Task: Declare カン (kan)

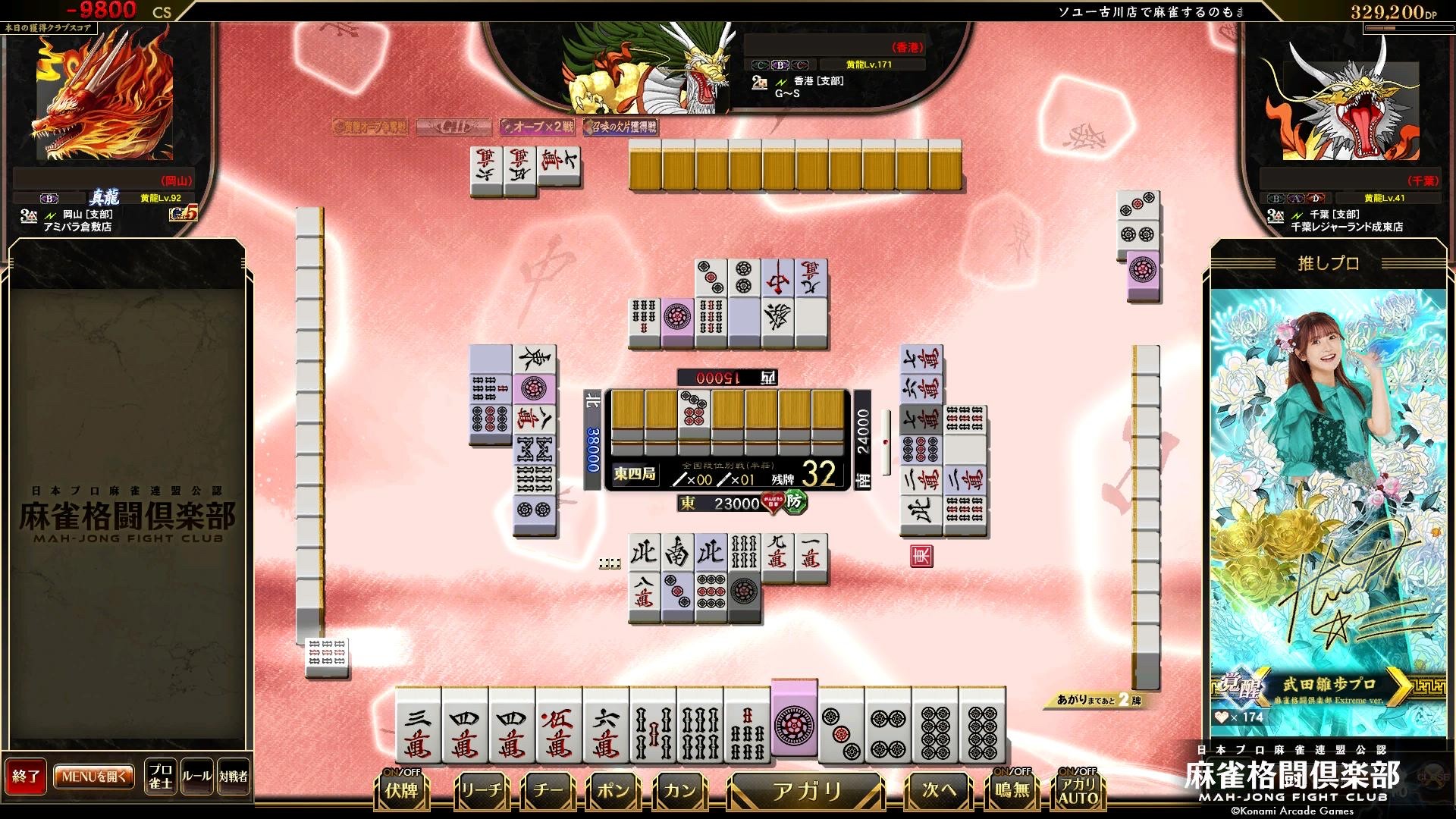Action: point(679,790)
